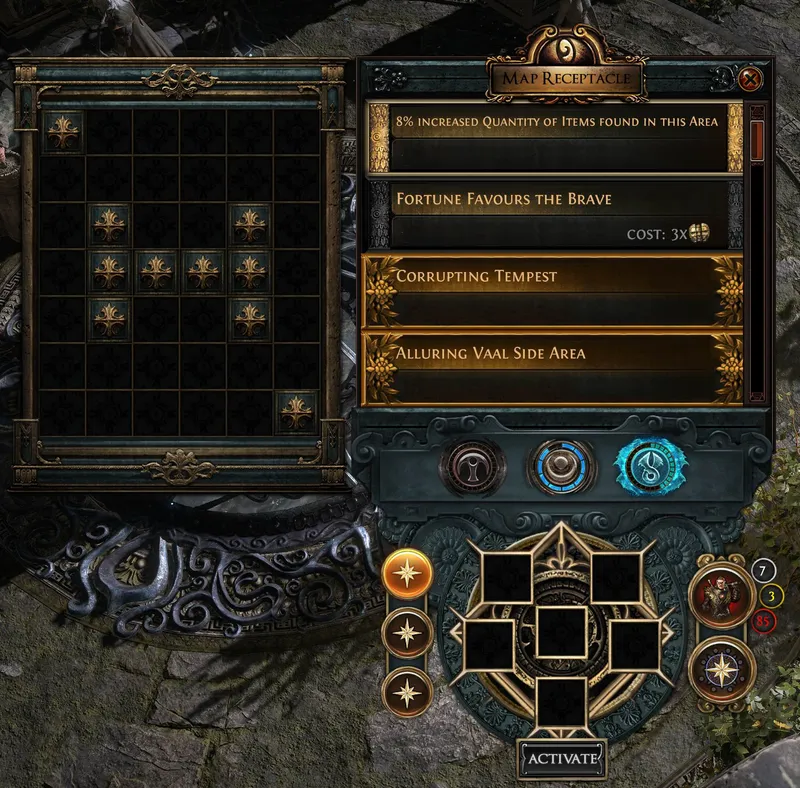Click the mod list scrollbar handle
Screen dimensions: 800x788
(756, 141)
